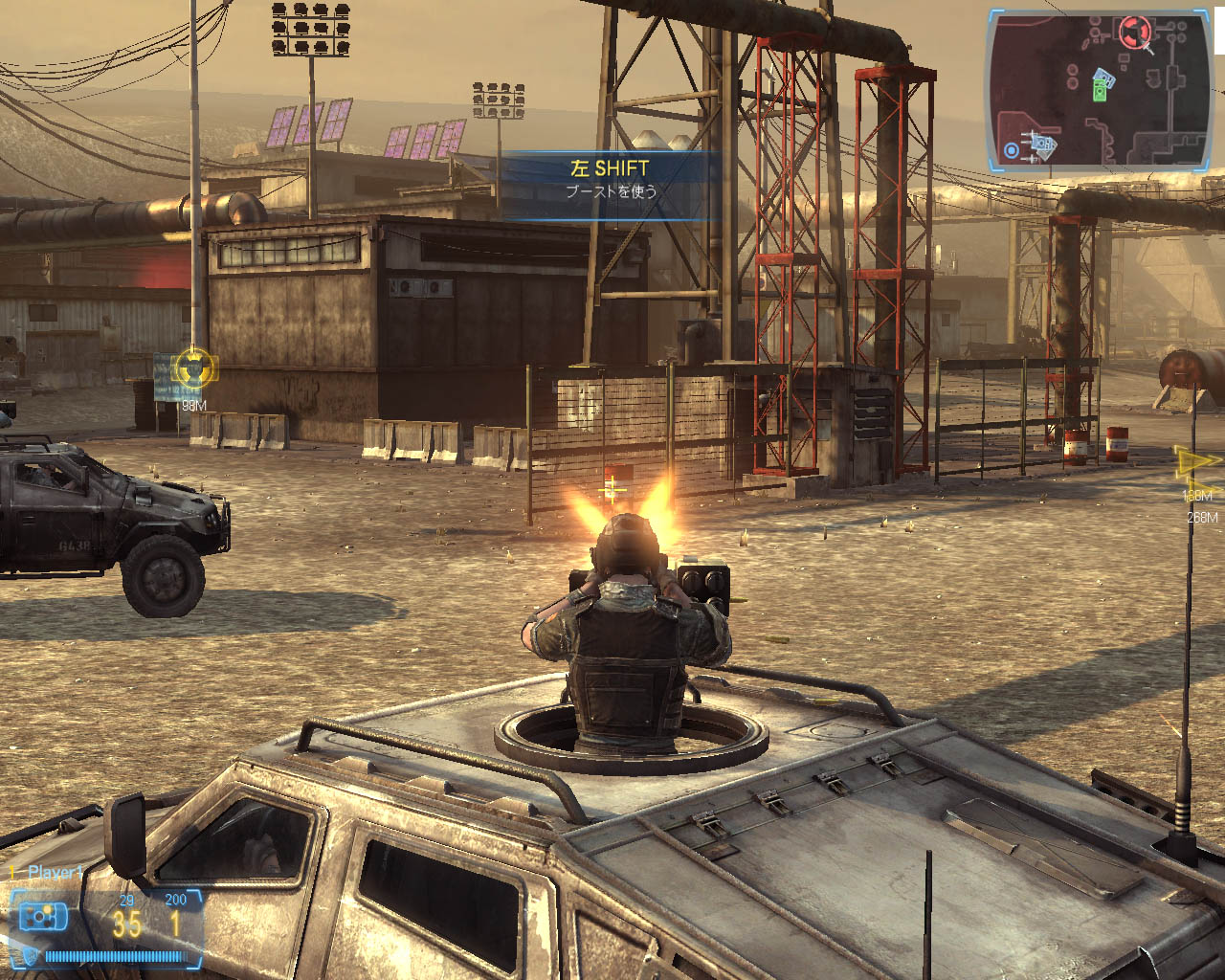Select the yellow objective waypoint marked 98M
The width and height of the screenshot is (1225, 980).
click(x=194, y=367)
